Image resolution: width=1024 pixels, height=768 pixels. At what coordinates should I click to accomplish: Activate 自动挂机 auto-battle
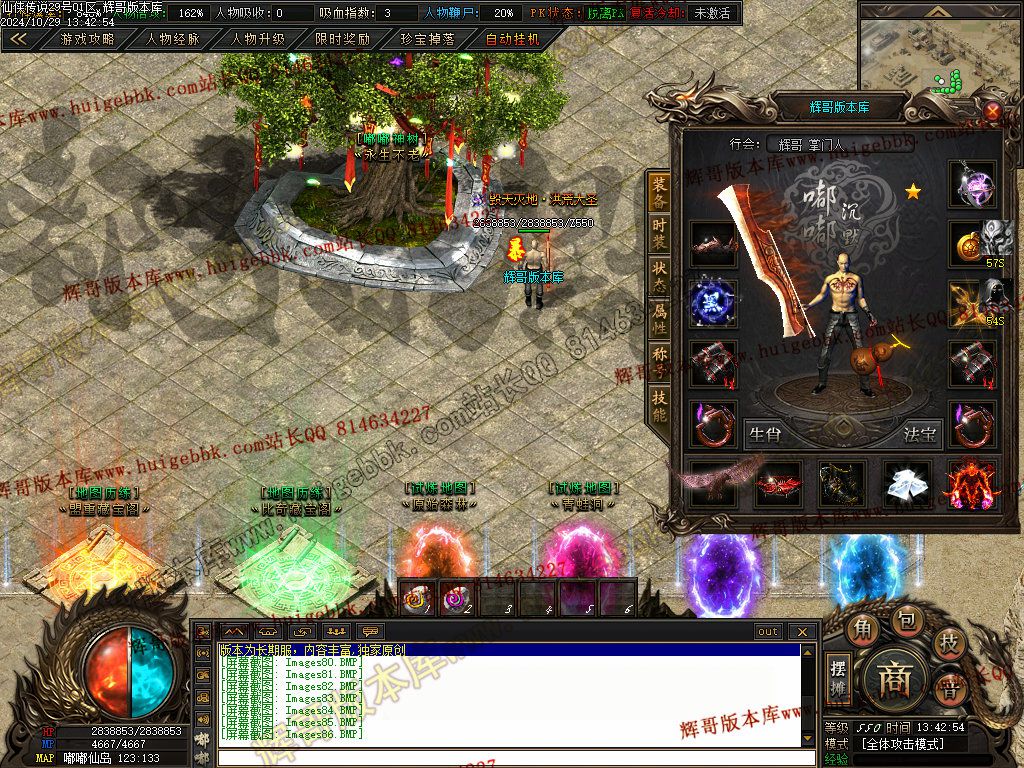(x=512, y=40)
